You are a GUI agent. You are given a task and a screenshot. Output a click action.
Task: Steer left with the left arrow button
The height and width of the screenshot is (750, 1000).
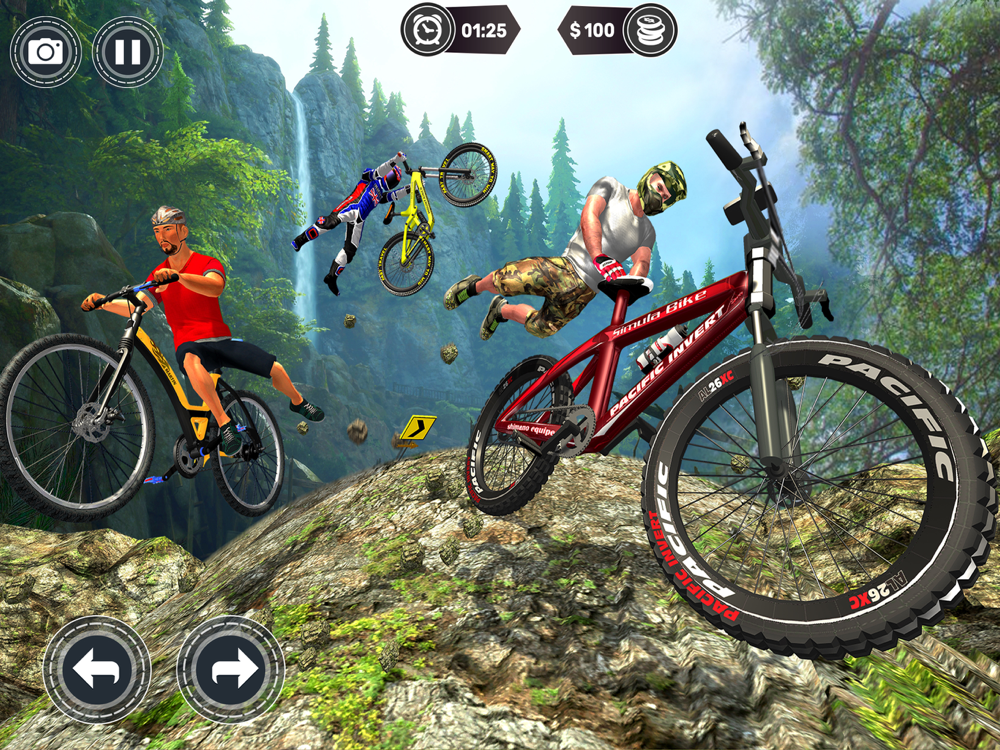coord(97,669)
